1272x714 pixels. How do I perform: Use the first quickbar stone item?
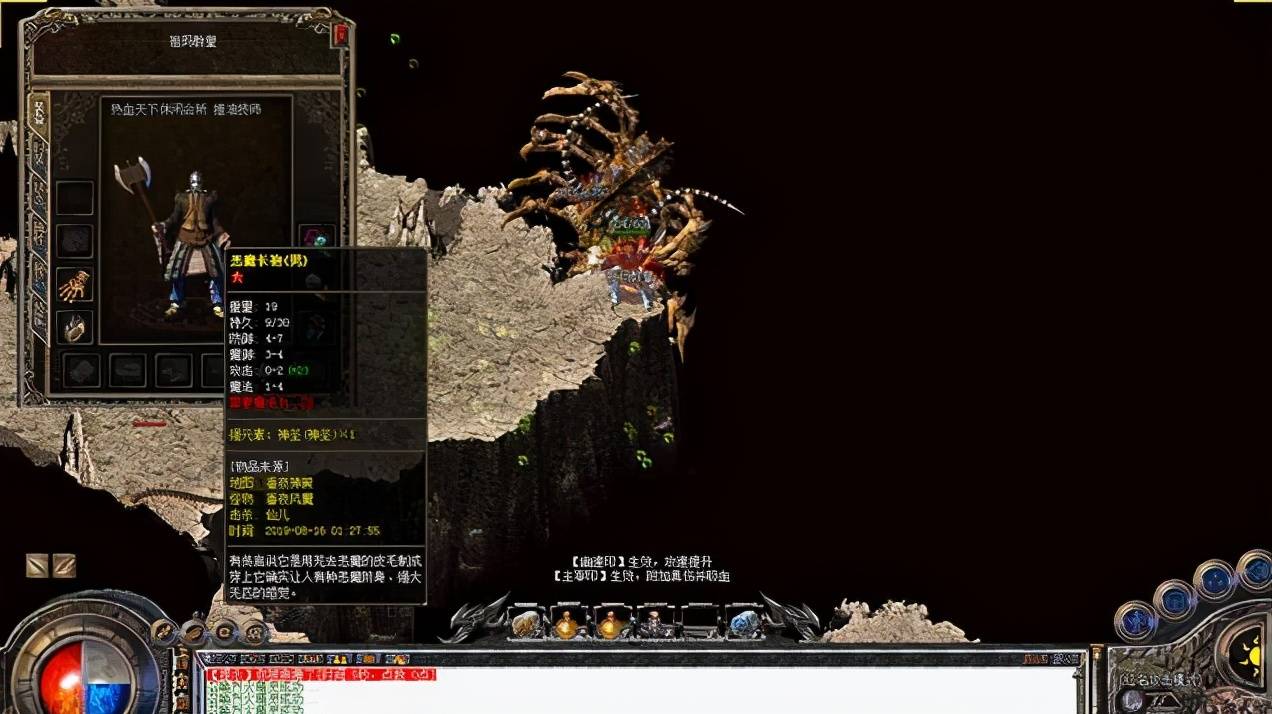(525, 624)
